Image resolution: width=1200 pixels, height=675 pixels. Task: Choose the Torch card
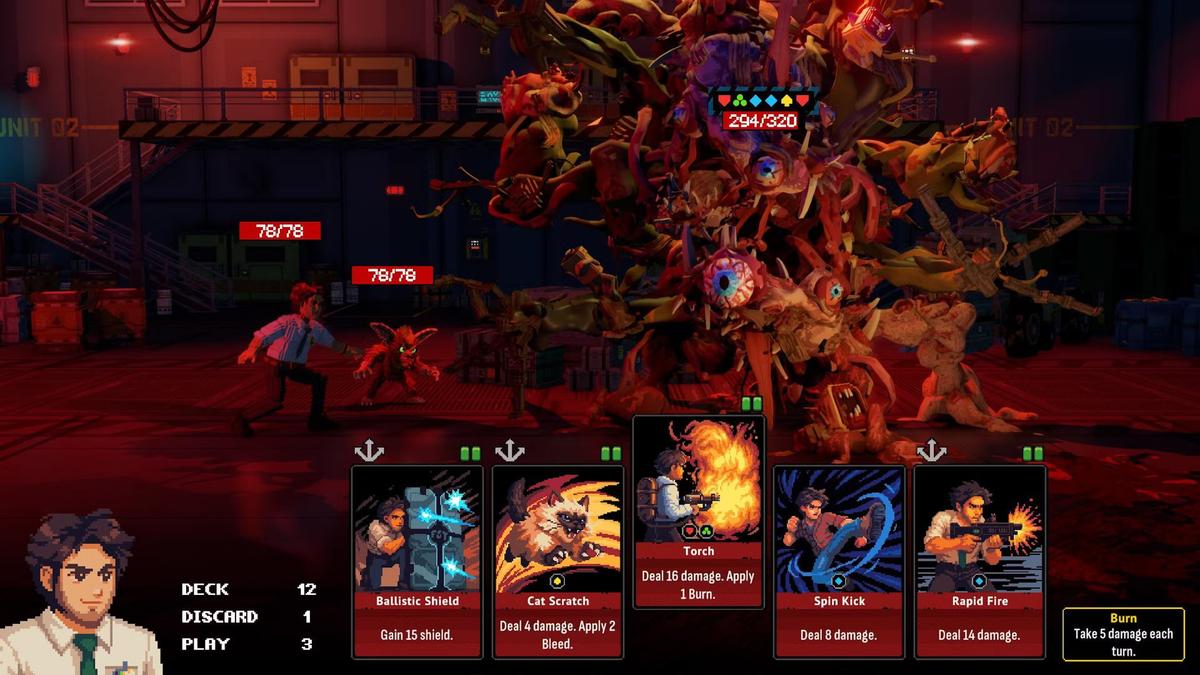tap(699, 511)
